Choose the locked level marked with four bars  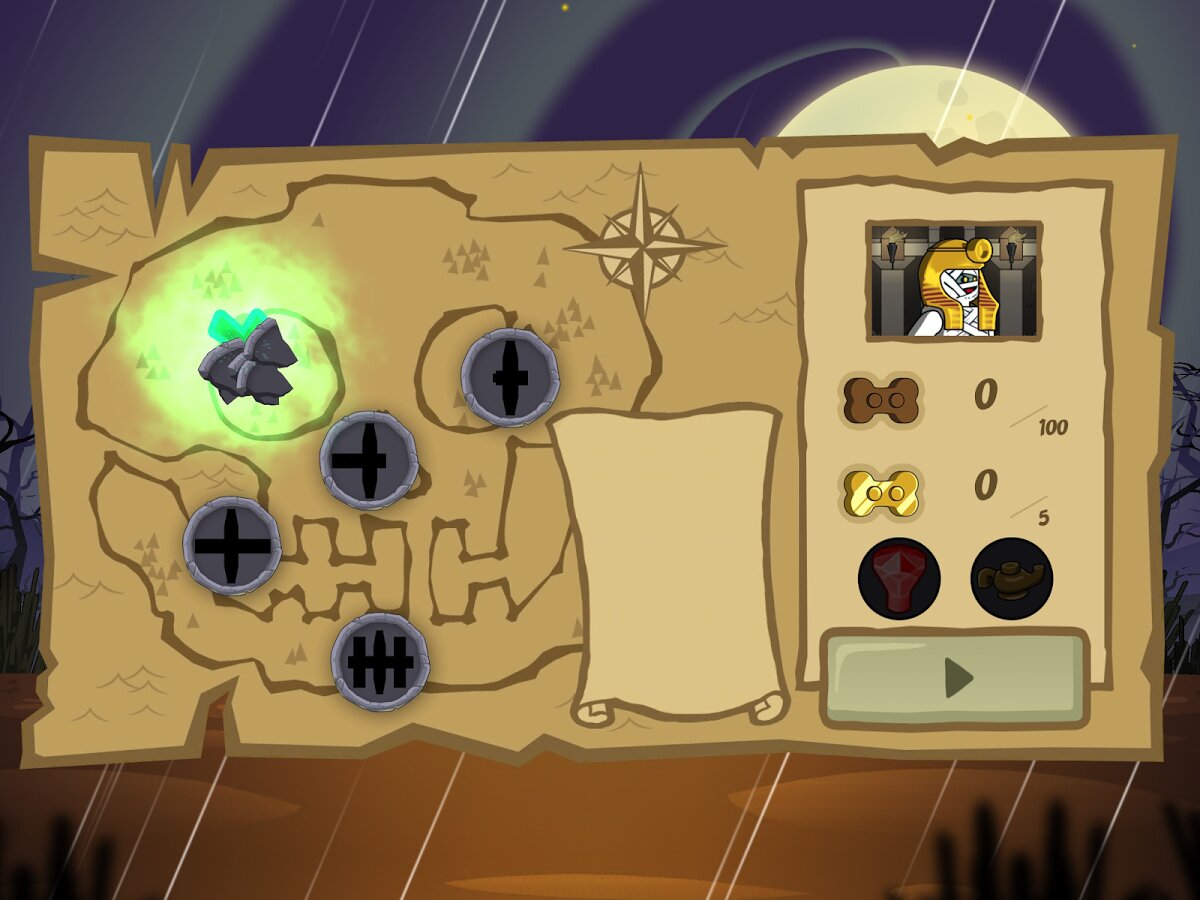click(380, 661)
